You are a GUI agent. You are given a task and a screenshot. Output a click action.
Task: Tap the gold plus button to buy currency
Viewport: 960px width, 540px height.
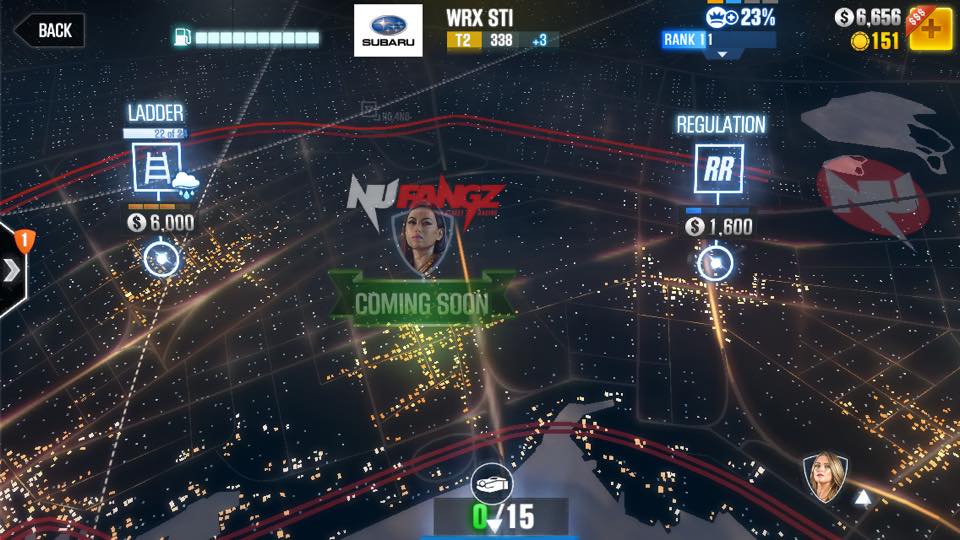930,28
